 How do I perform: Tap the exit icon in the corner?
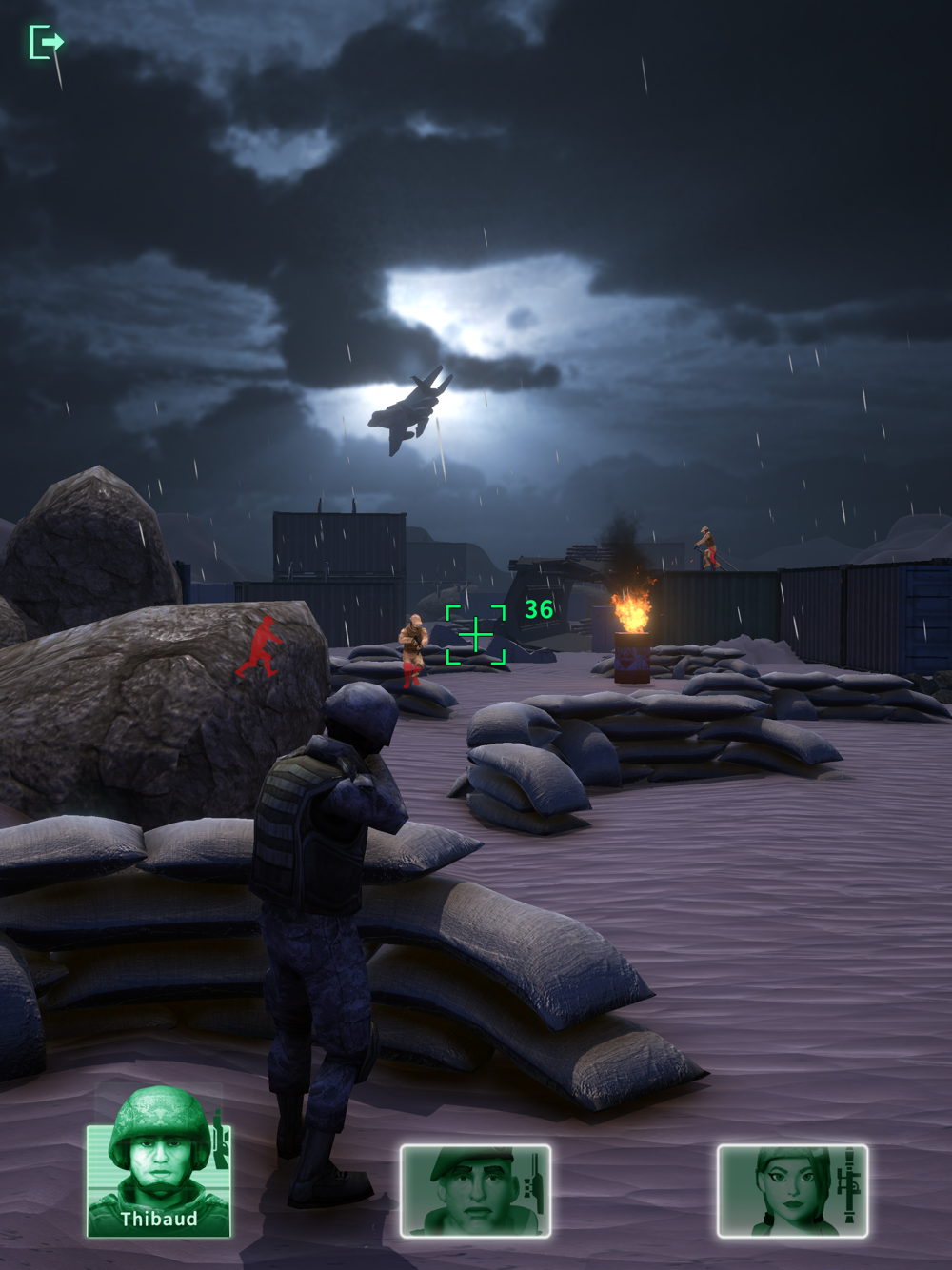[x=45, y=43]
